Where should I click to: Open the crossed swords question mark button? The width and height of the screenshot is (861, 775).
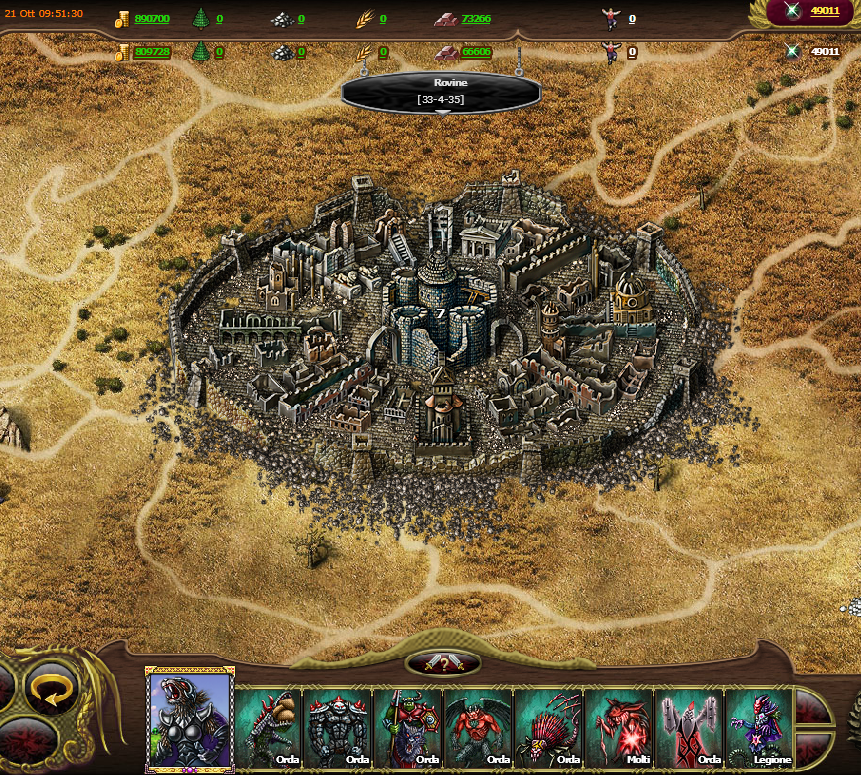point(443,663)
